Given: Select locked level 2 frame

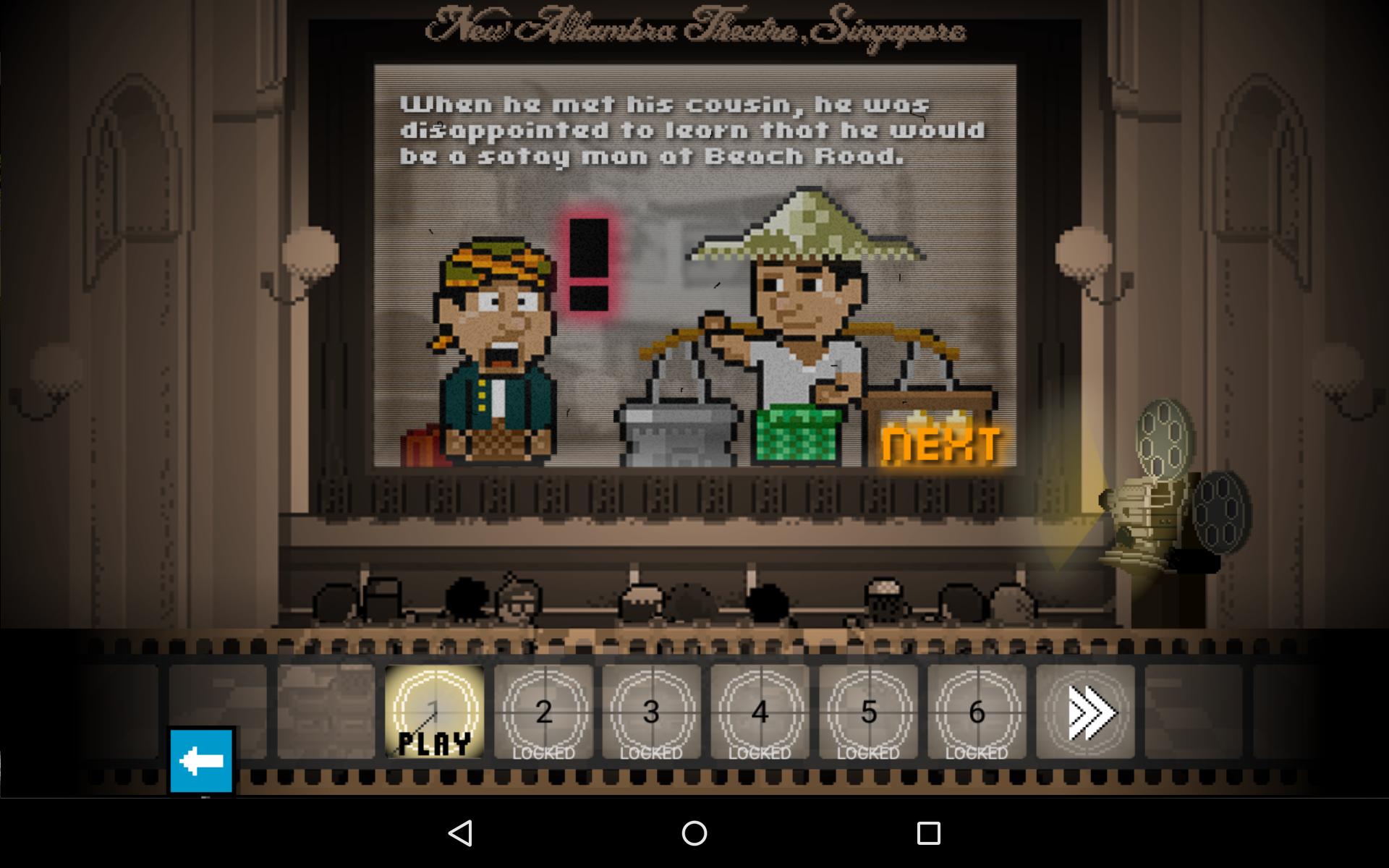Looking at the screenshot, I should coord(543,712).
